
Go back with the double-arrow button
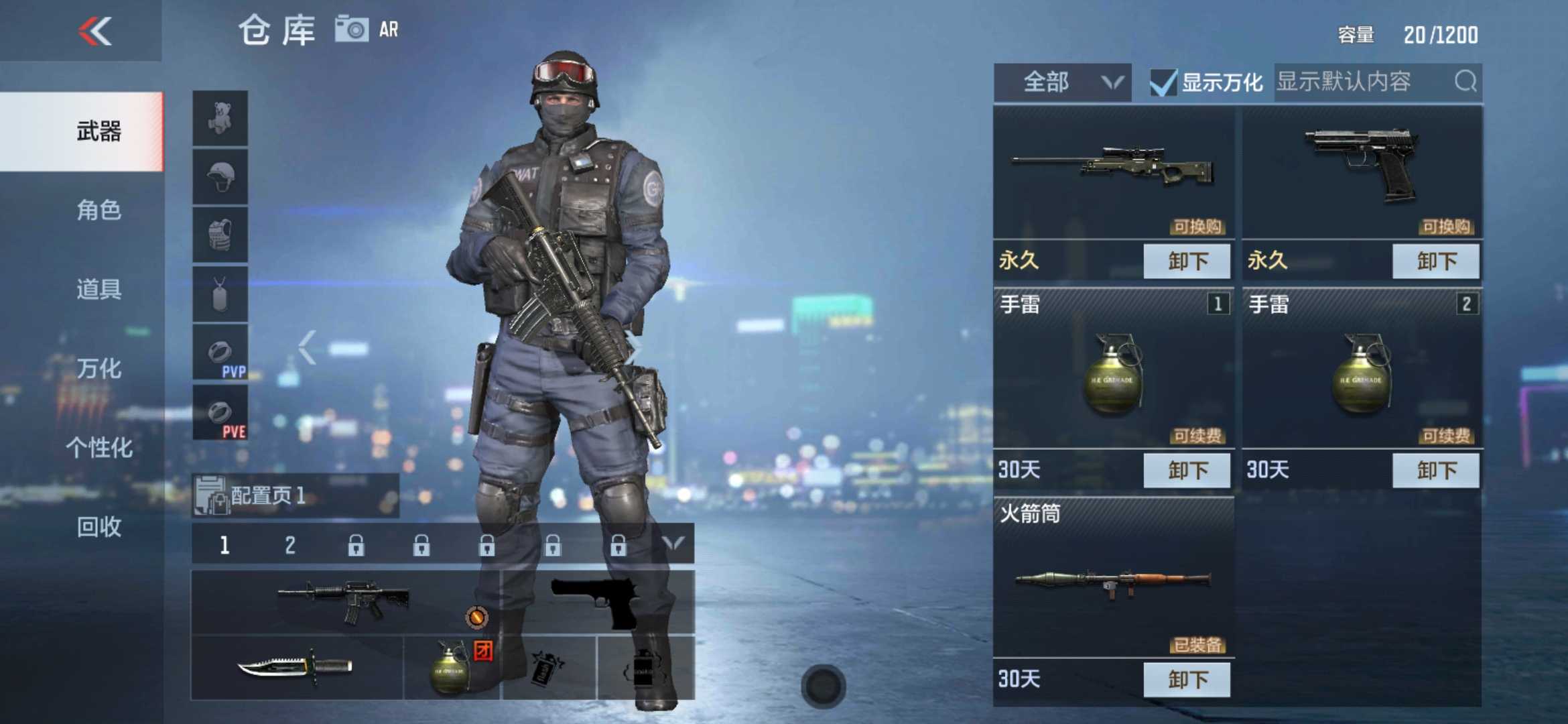pos(95,32)
